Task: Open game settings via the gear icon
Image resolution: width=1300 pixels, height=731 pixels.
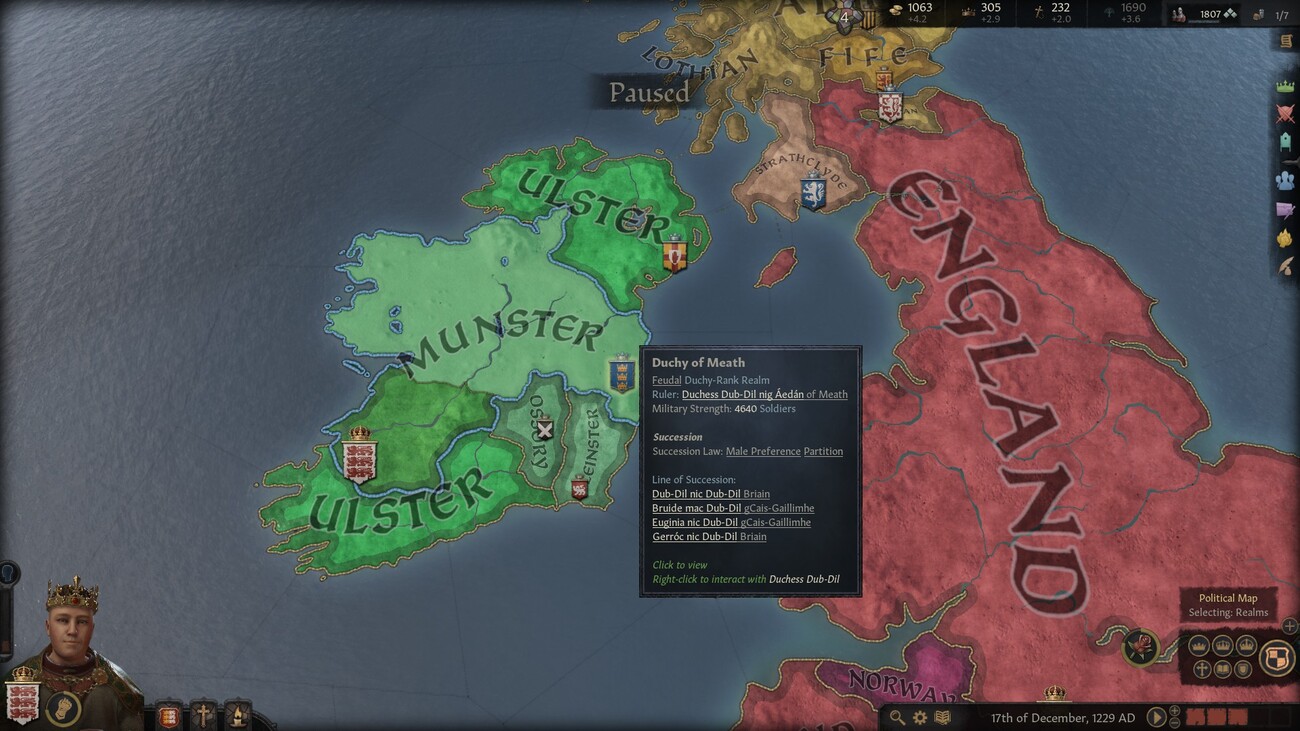Action: (919, 717)
